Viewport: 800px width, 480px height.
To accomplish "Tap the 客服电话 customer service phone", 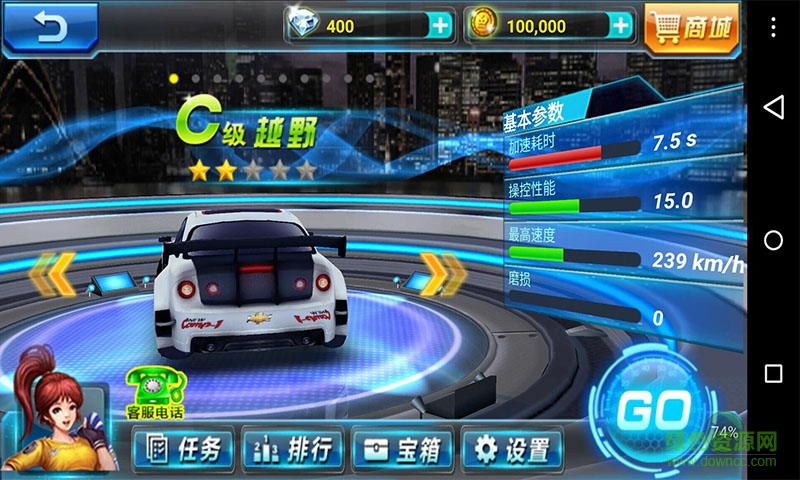I will 155,393.
